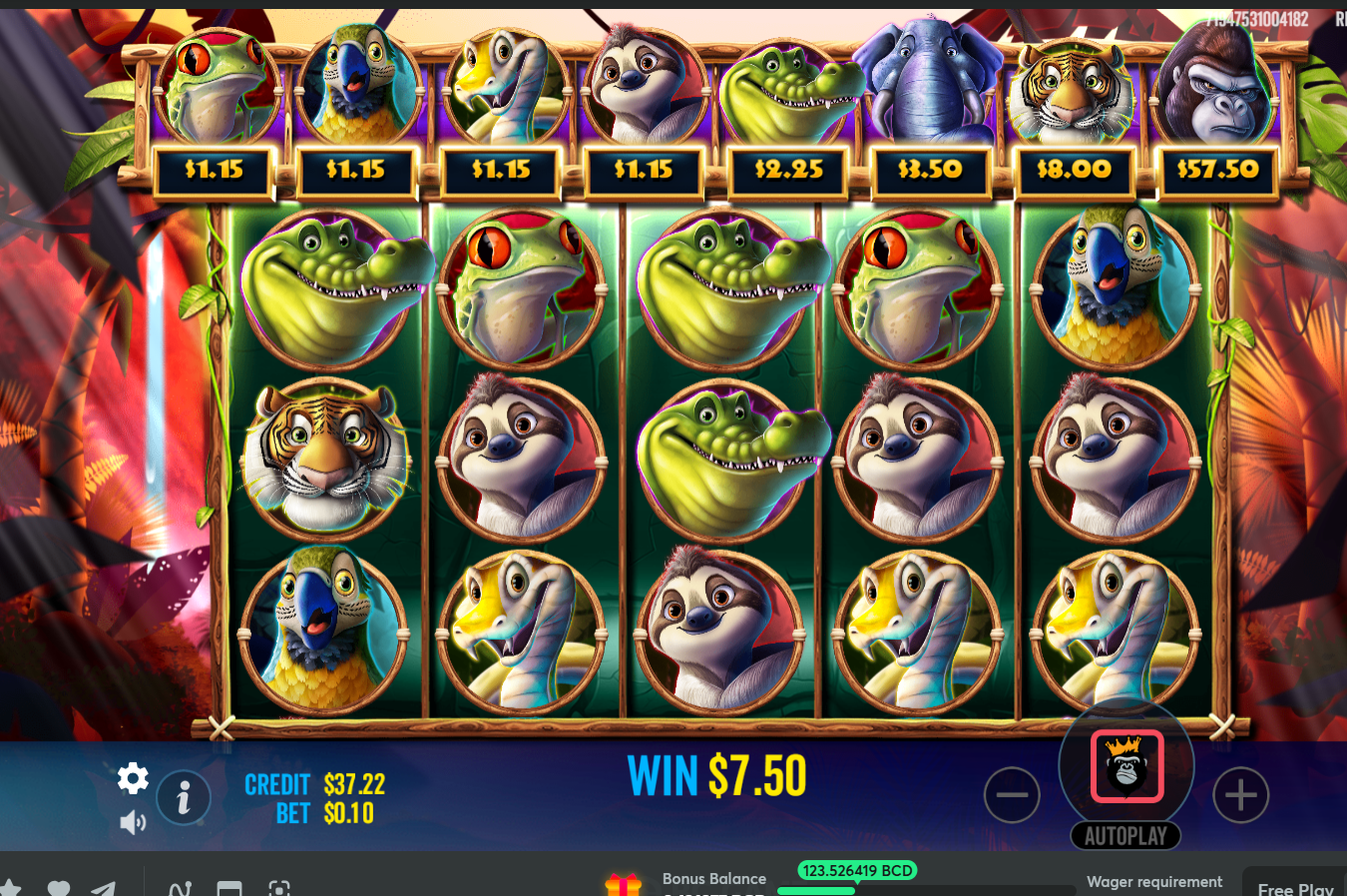Click the heart icon in the casino toolbar

(59, 888)
